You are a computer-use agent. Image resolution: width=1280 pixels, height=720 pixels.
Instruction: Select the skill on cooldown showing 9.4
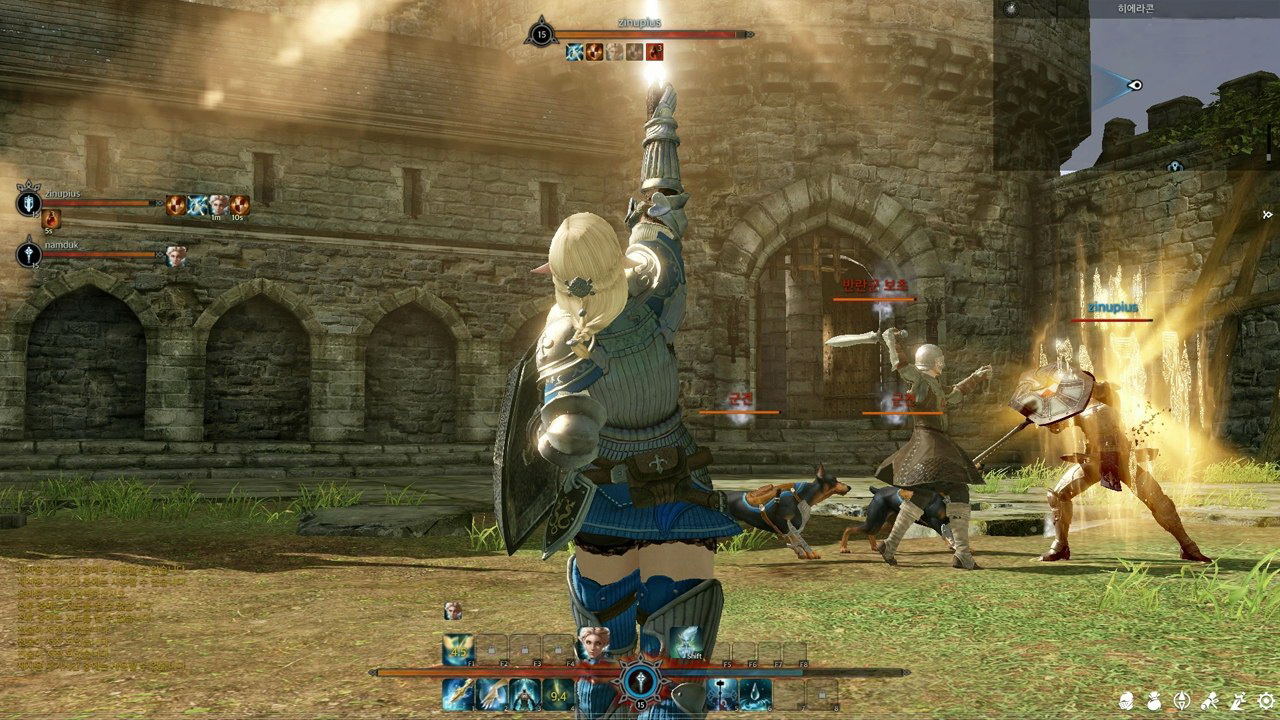[x=559, y=694]
